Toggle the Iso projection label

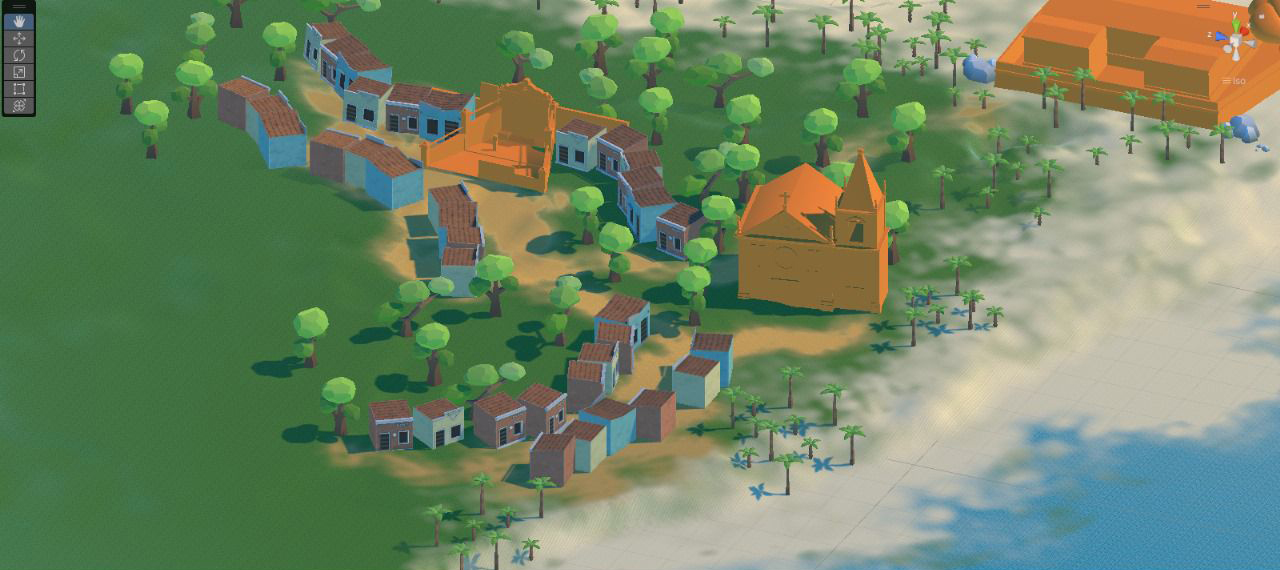point(1238,81)
